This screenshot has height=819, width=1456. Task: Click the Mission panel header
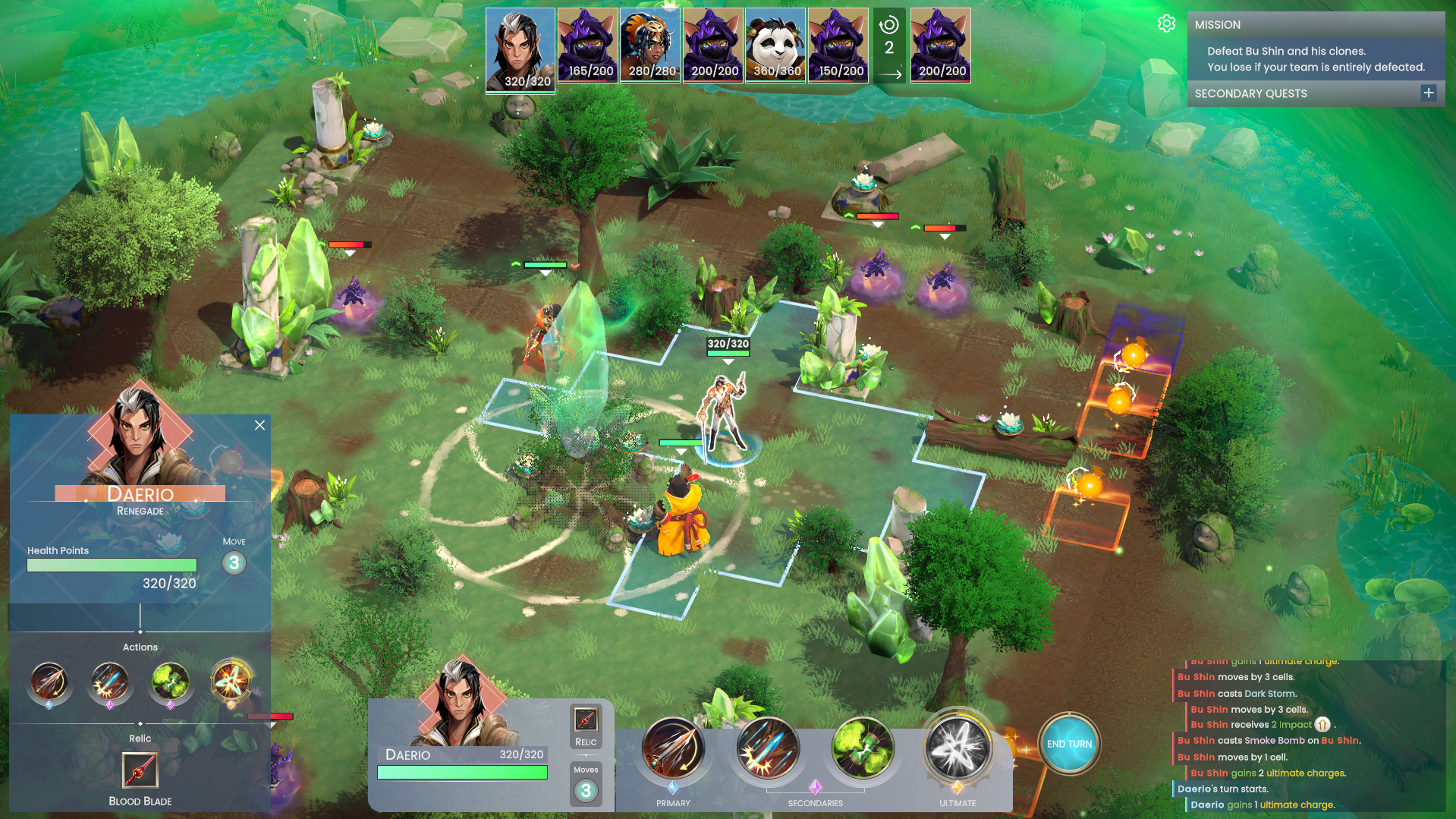[x=1316, y=24]
